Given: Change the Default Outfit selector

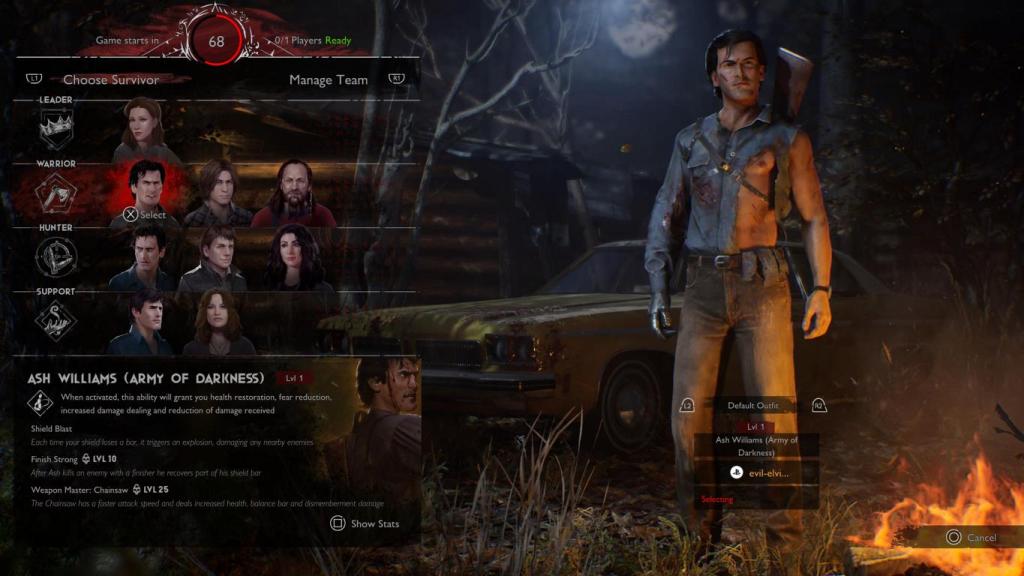Looking at the screenshot, I should pos(753,405).
